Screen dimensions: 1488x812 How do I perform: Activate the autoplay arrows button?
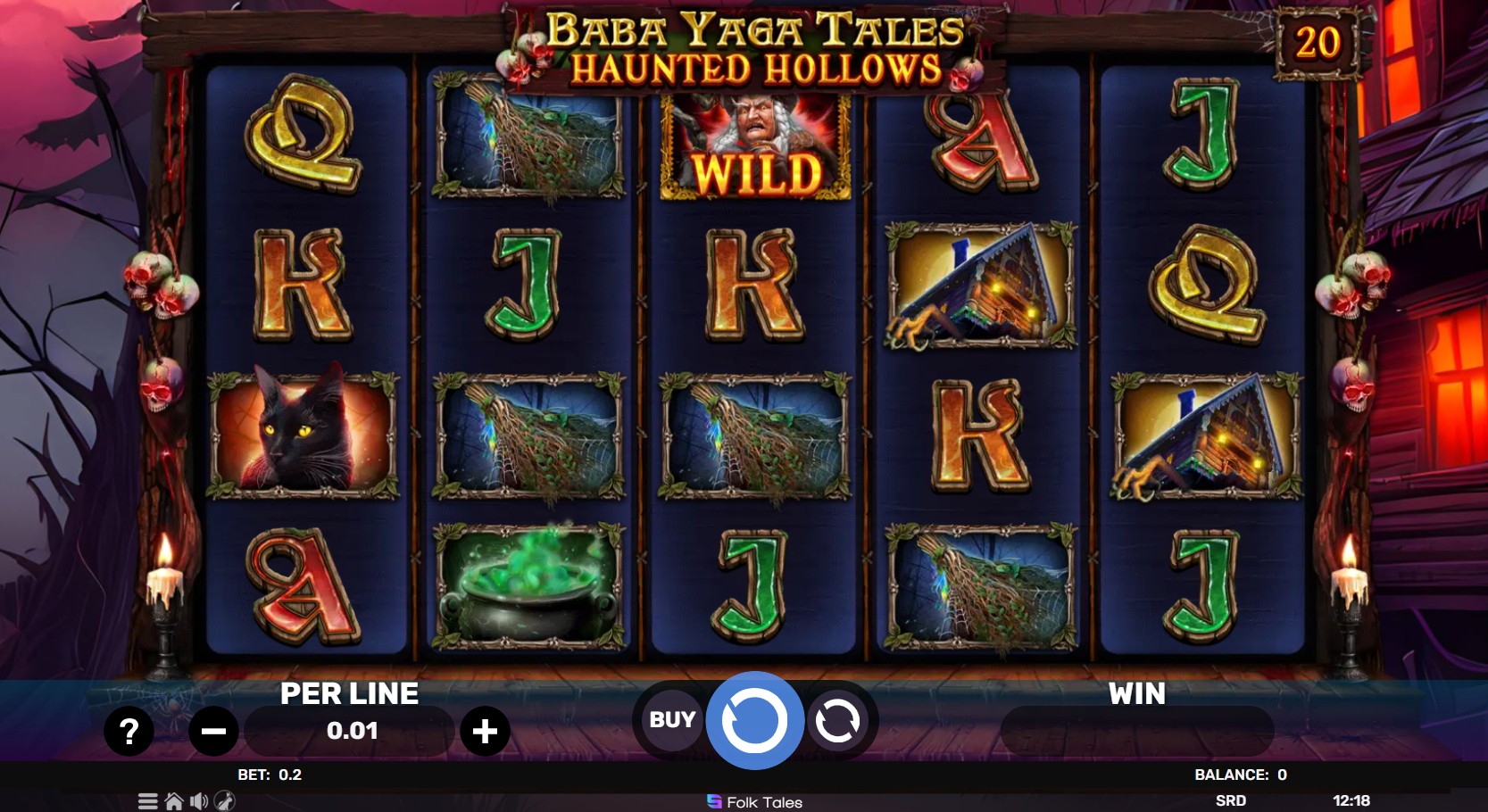point(837,720)
